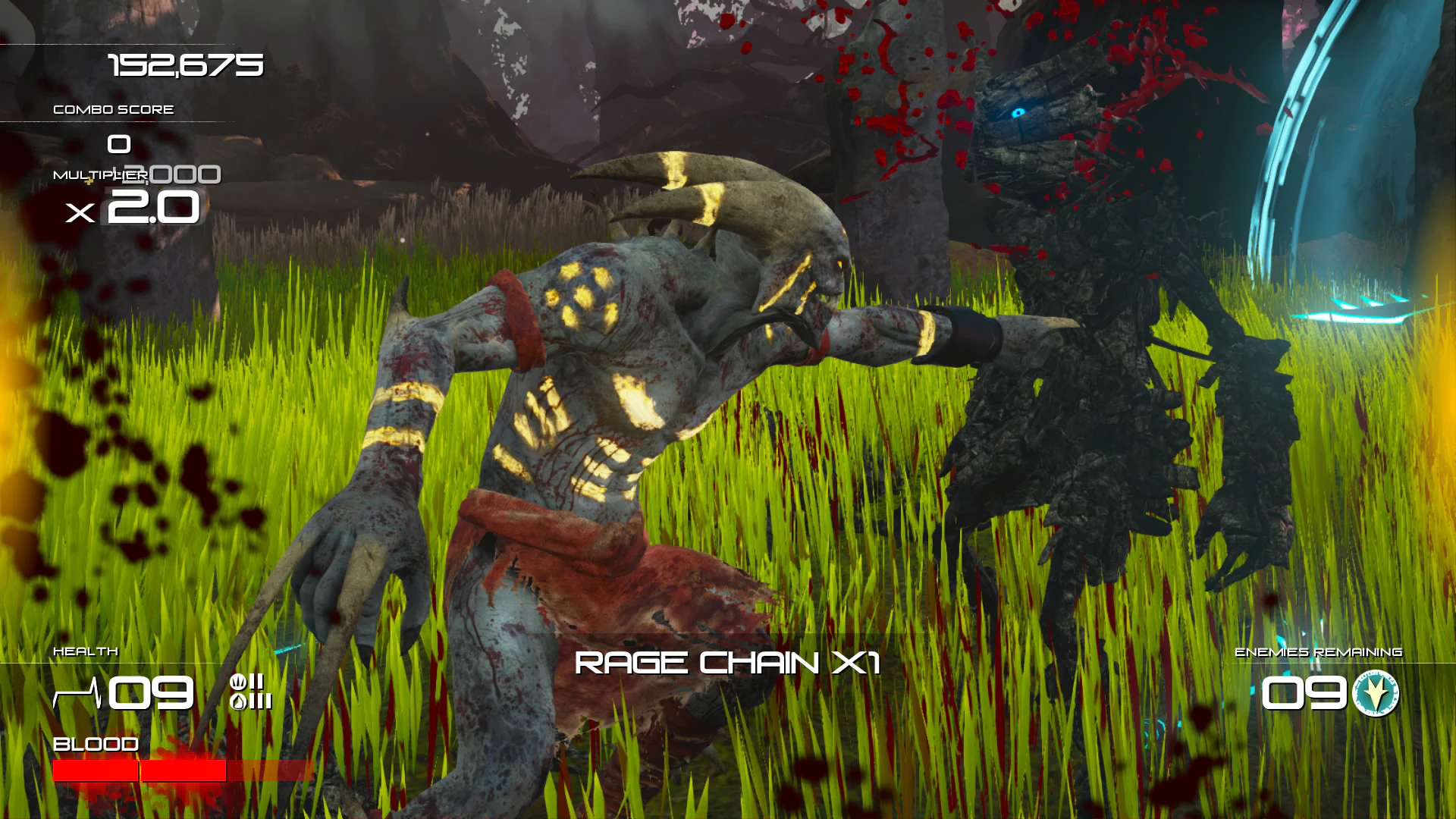Click the vertical pip bars next to claw icon
Viewport: 1456px width, 819px height.
click(256, 682)
